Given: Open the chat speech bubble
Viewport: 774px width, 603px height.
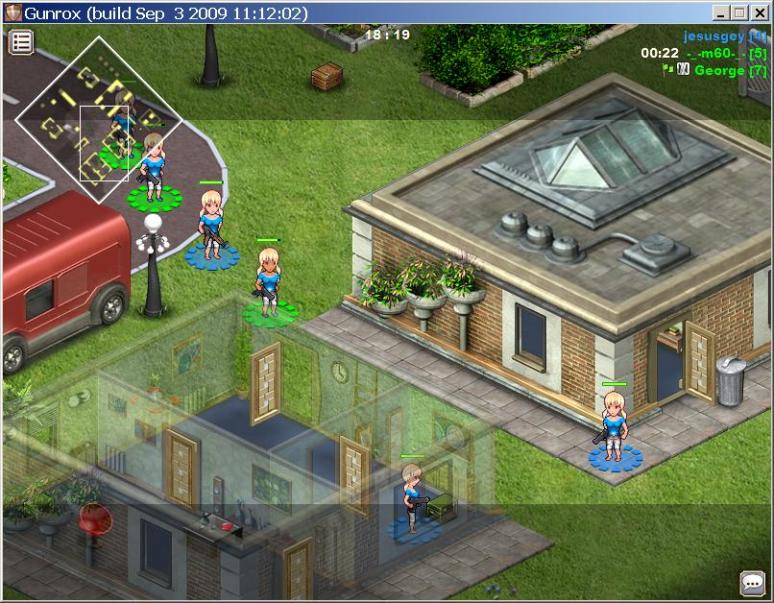Looking at the screenshot, I should [752, 582].
